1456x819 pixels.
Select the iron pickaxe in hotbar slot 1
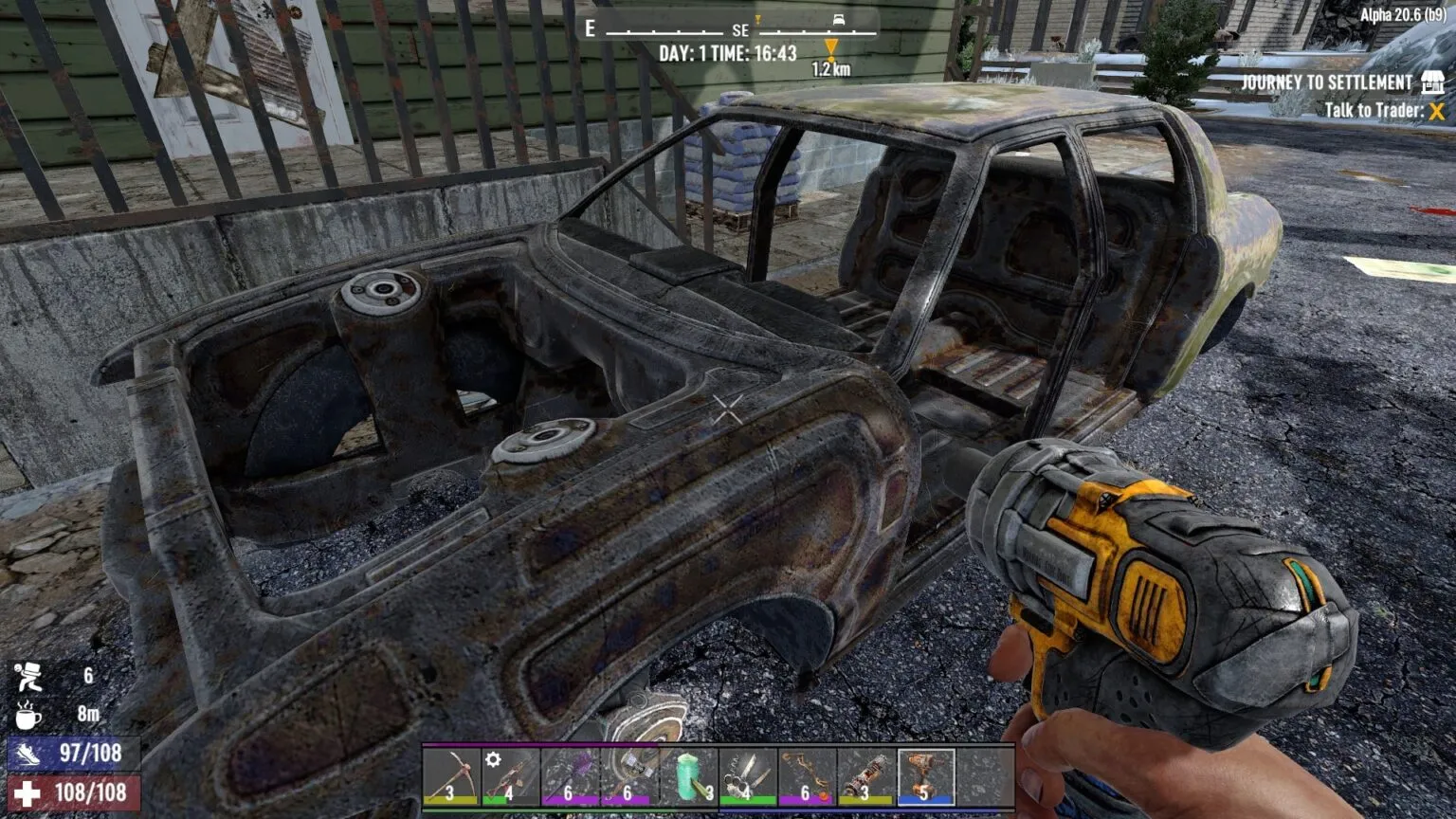point(451,777)
